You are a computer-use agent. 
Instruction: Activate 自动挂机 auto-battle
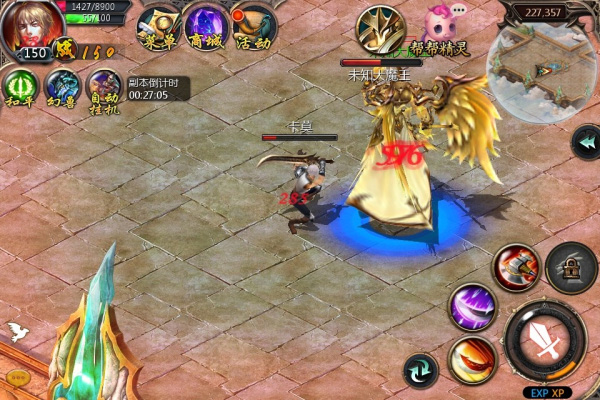pyautogui.click(x=103, y=86)
